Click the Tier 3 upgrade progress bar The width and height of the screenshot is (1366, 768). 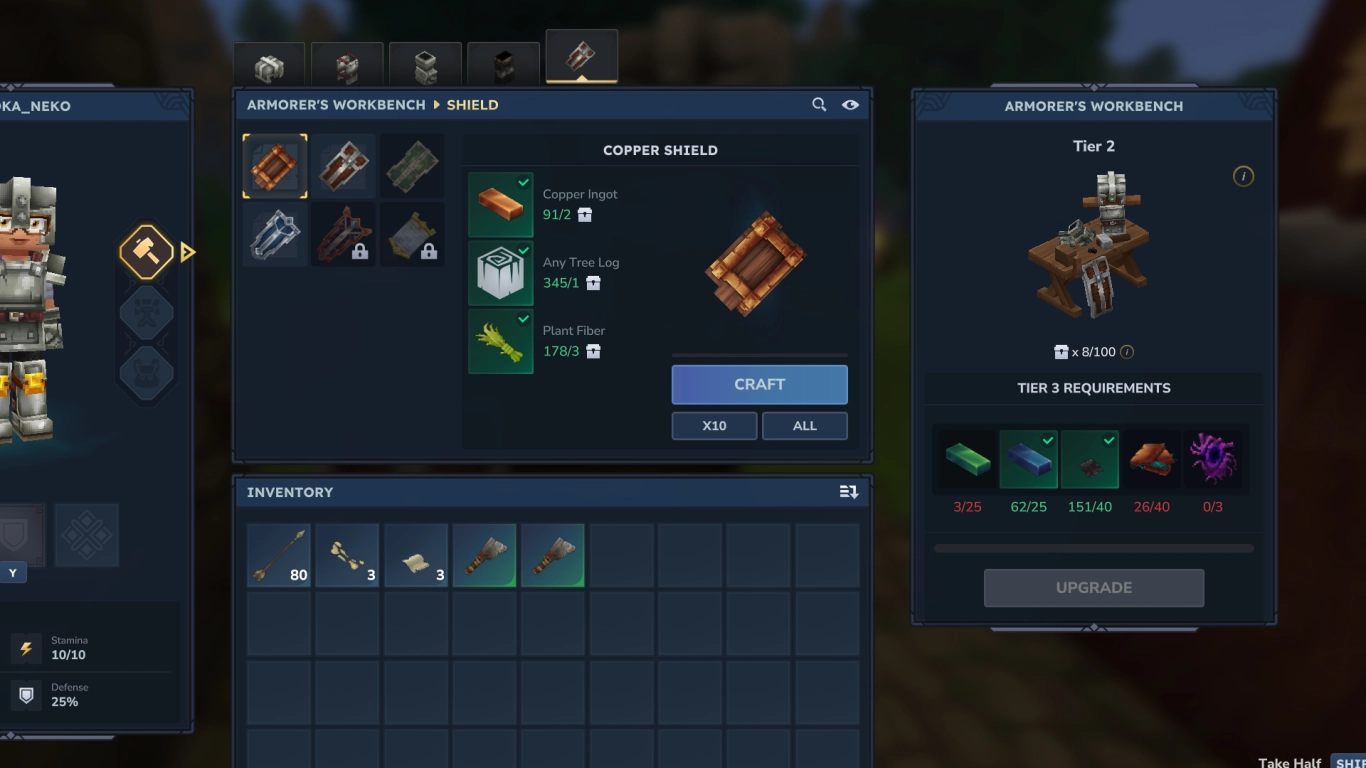pyautogui.click(x=1093, y=548)
